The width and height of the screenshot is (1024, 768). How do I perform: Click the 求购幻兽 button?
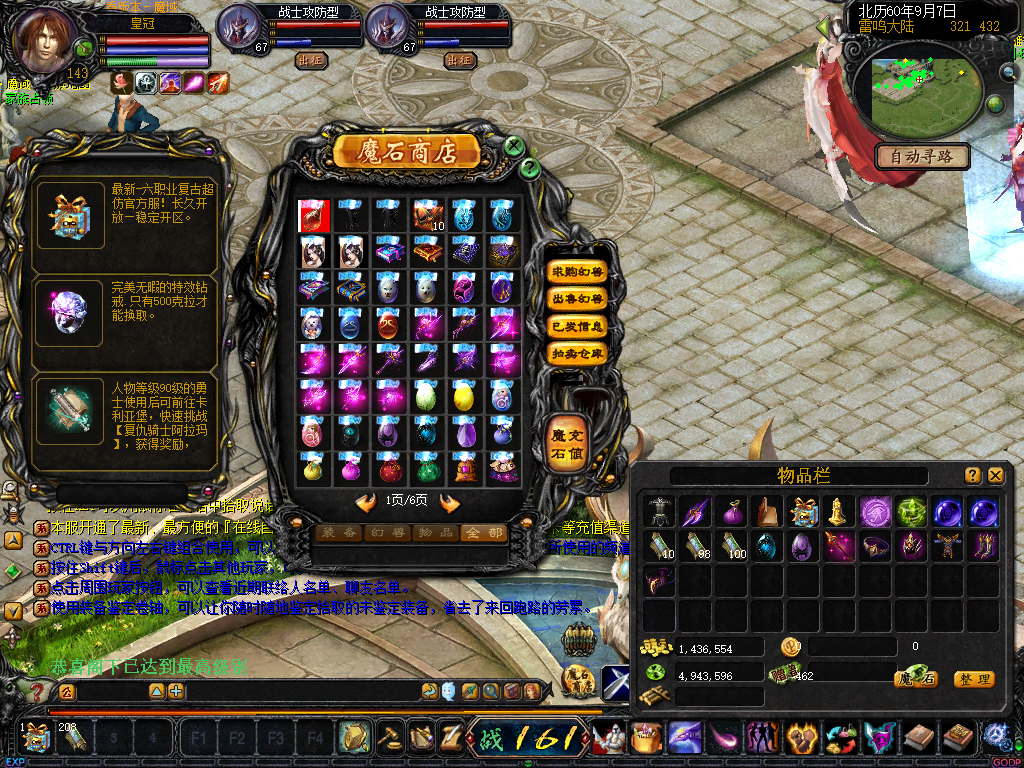tap(578, 272)
